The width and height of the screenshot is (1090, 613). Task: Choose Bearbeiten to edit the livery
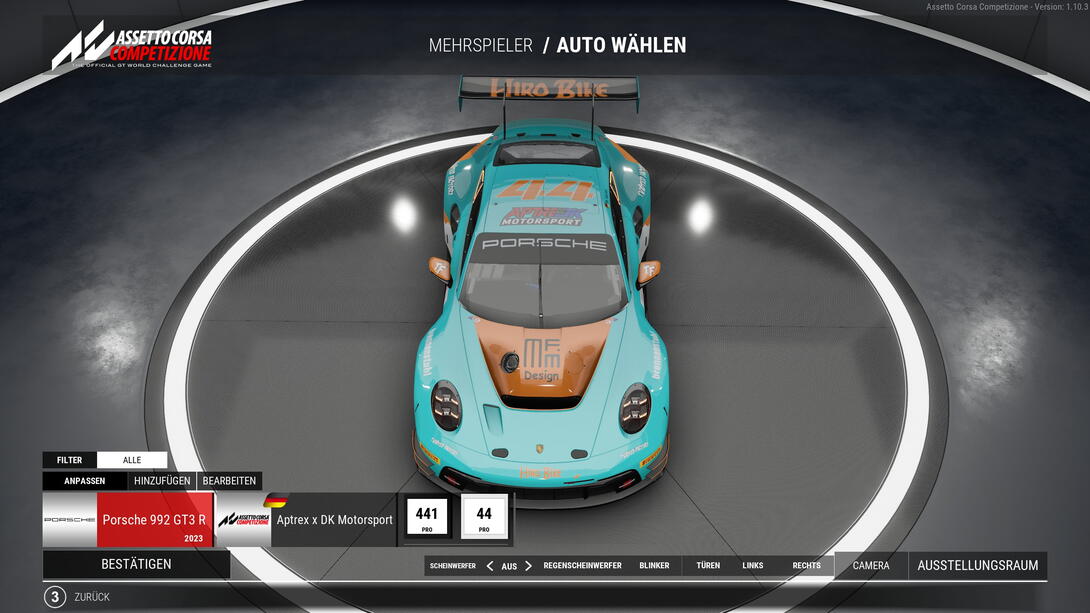[x=230, y=481]
